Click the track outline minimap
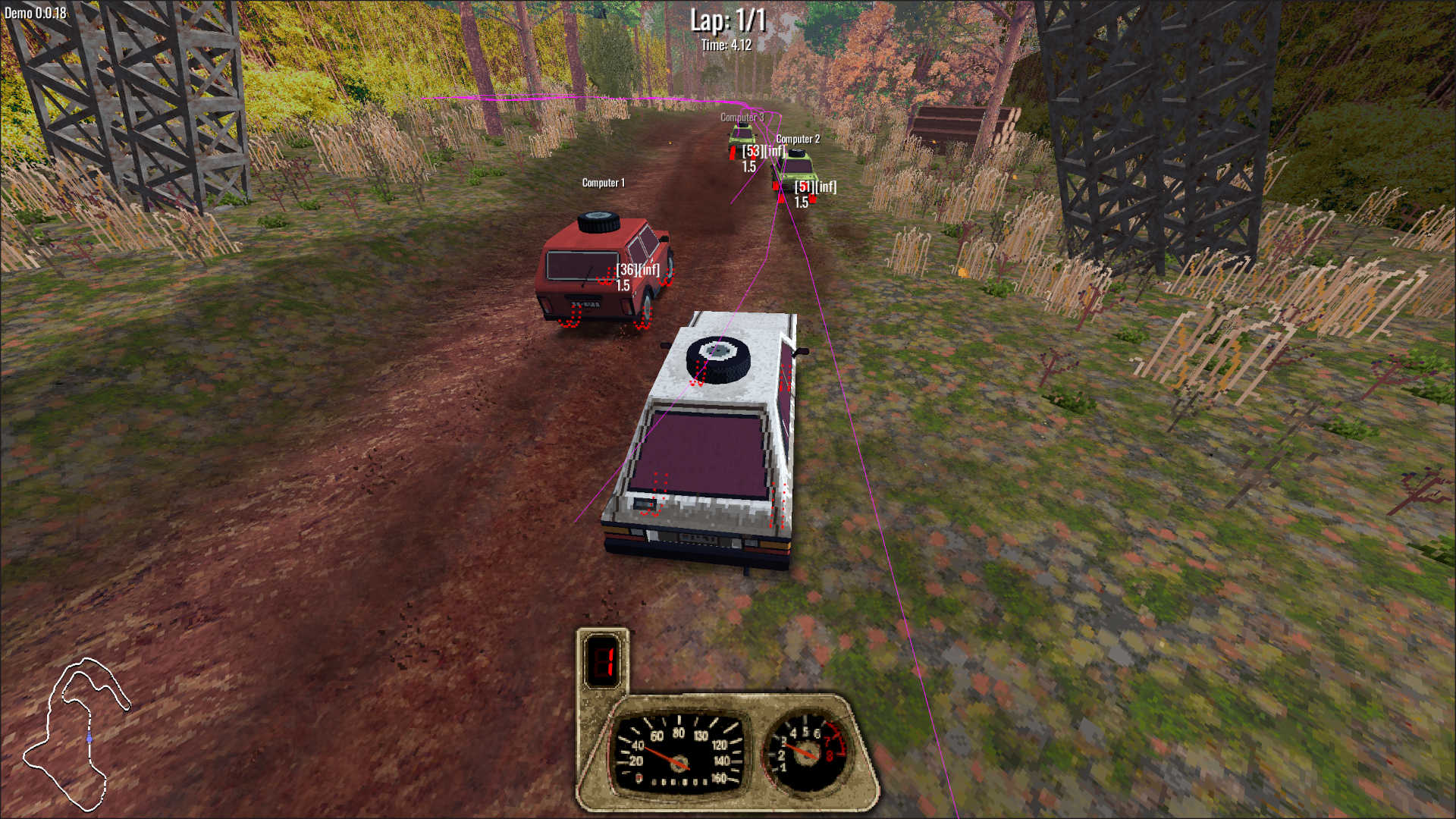Viewport: 1456px width, 819px height. coord(76,733)
